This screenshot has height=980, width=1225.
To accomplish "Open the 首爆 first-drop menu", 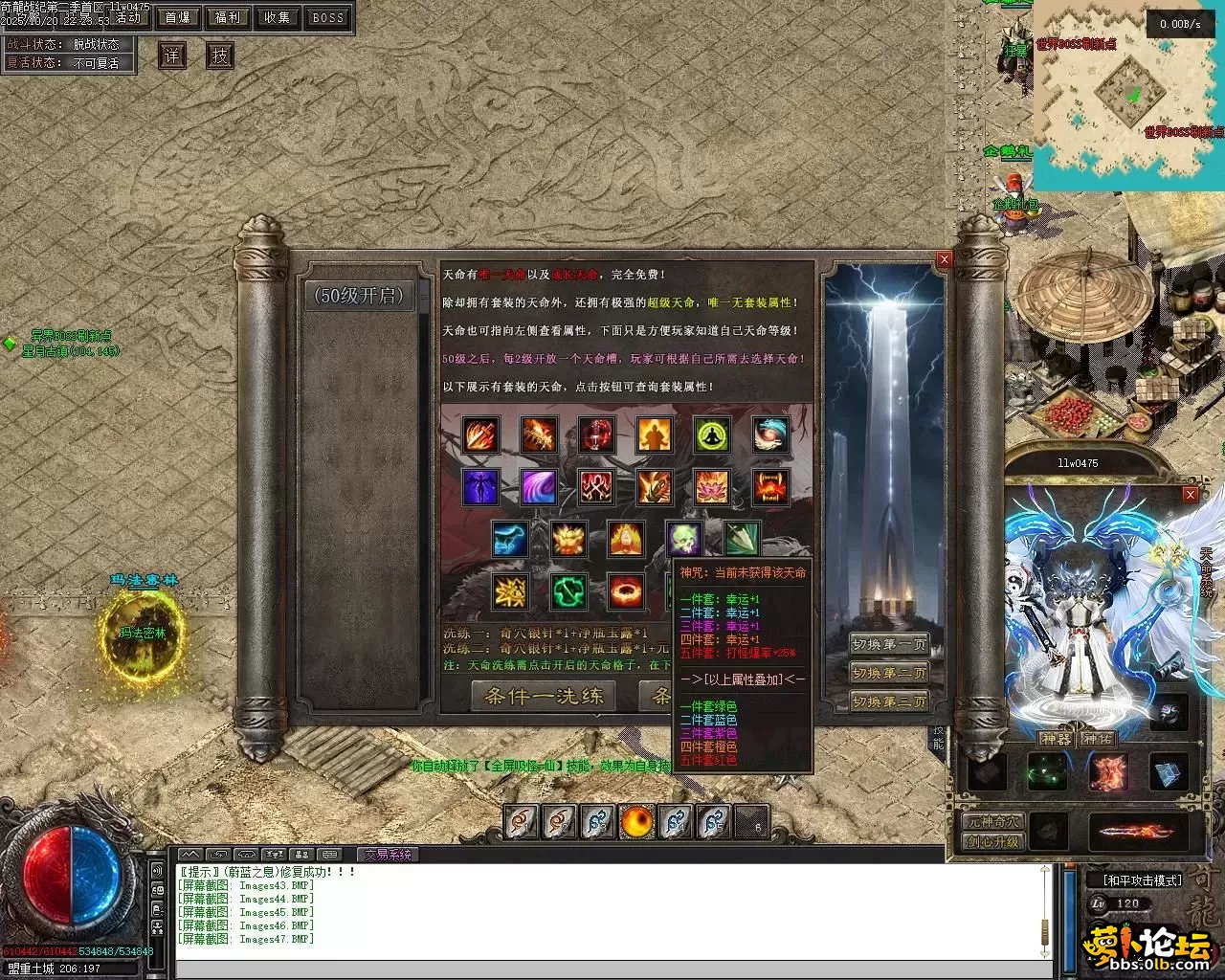I will 178,17.
